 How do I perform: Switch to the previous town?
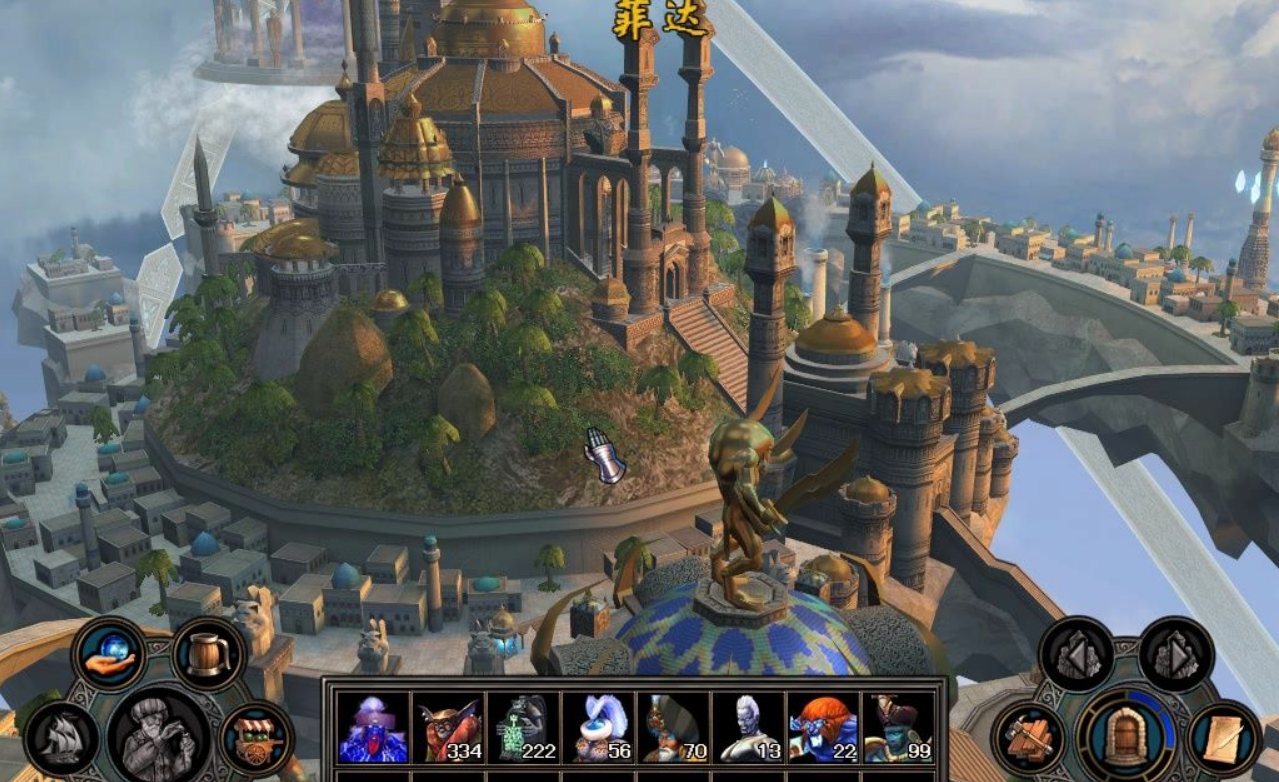click(1076, 655)
